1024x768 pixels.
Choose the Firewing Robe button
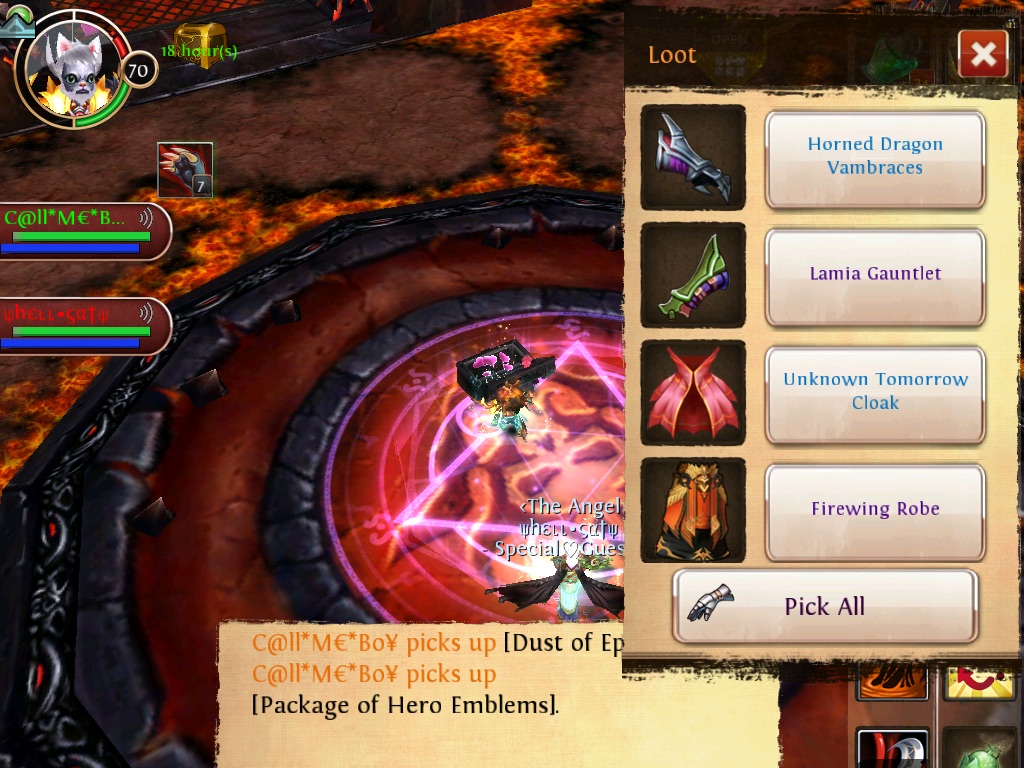(x=875, y=510)
